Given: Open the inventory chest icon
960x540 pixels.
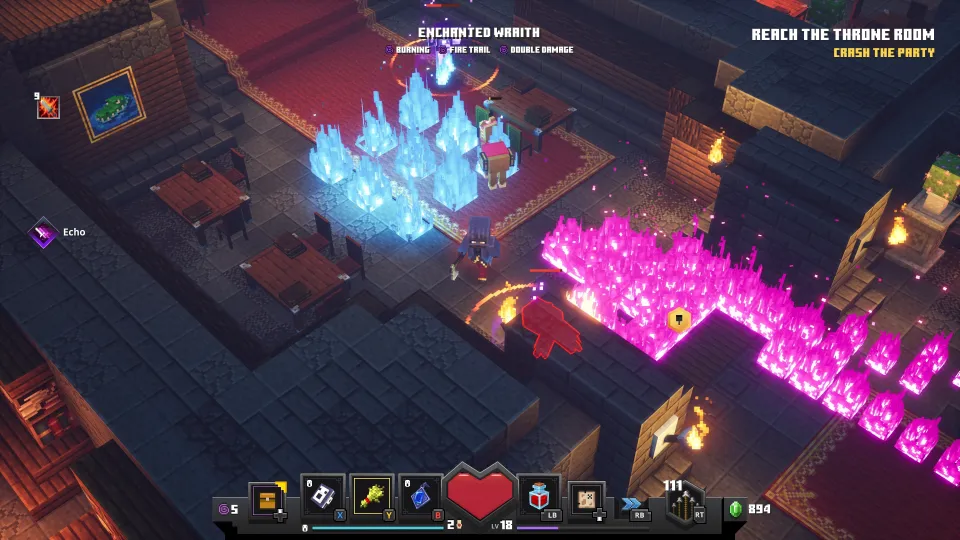Looking at the screenshot, I should click(x=267, y=499).
